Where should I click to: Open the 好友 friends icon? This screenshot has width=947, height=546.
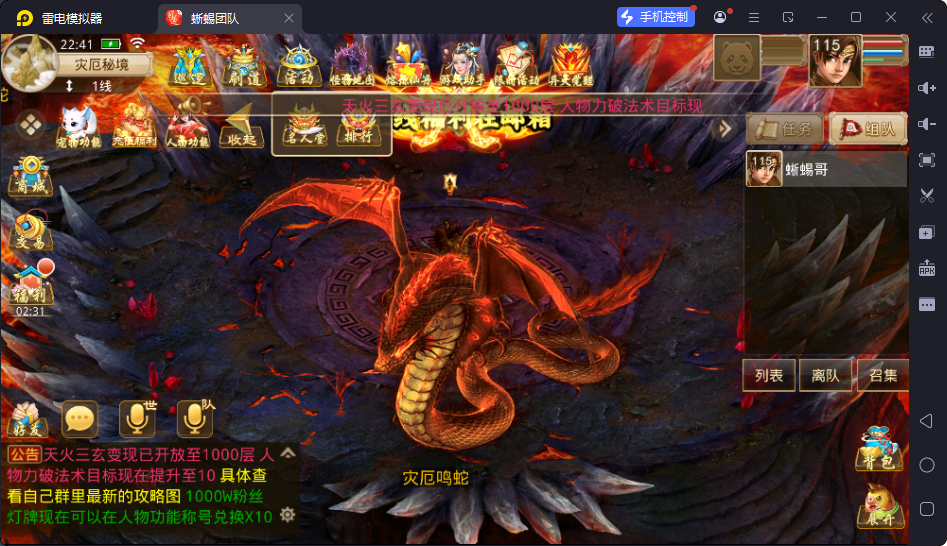point(27,419)
